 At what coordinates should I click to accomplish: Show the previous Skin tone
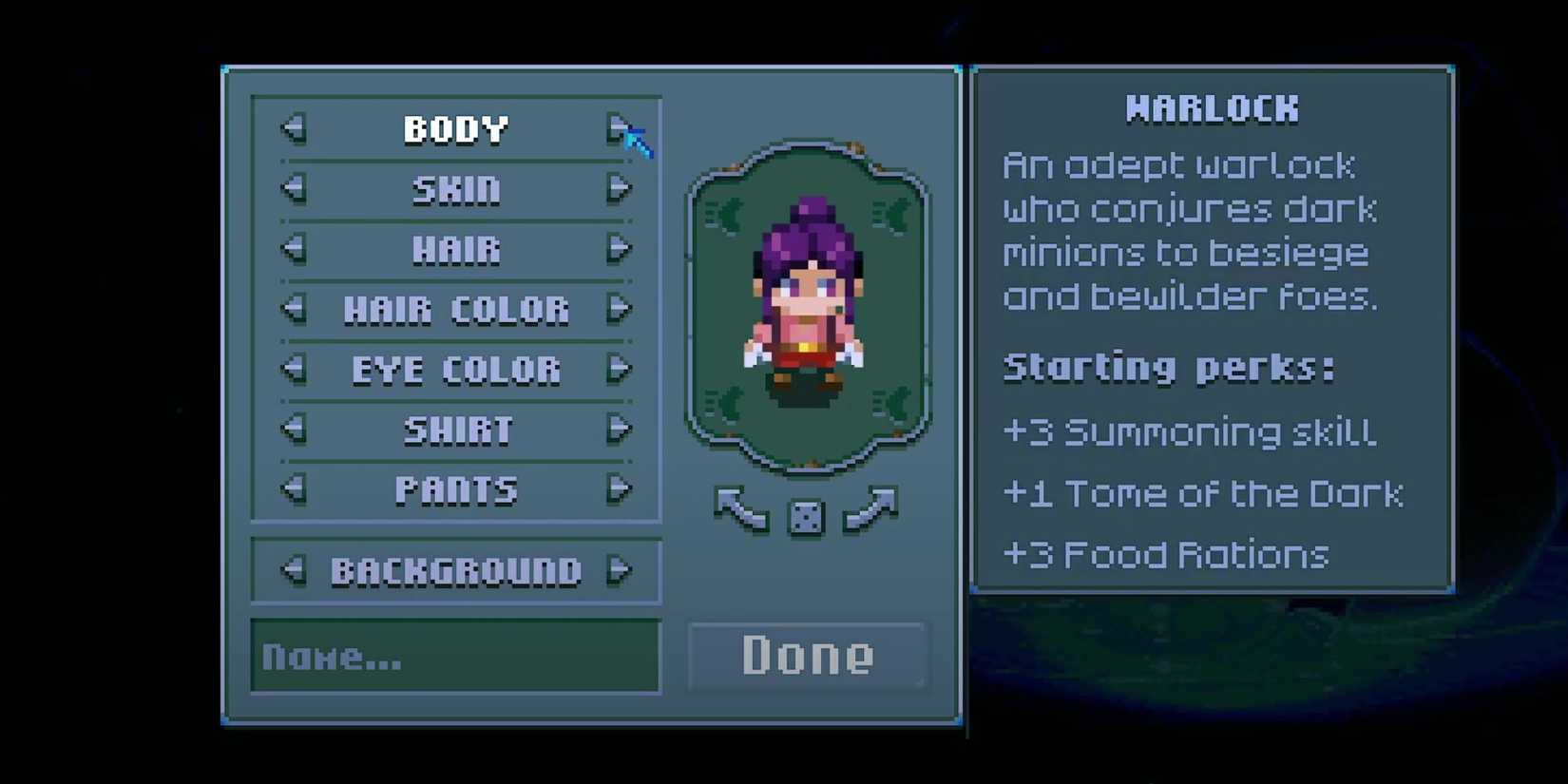295,189
